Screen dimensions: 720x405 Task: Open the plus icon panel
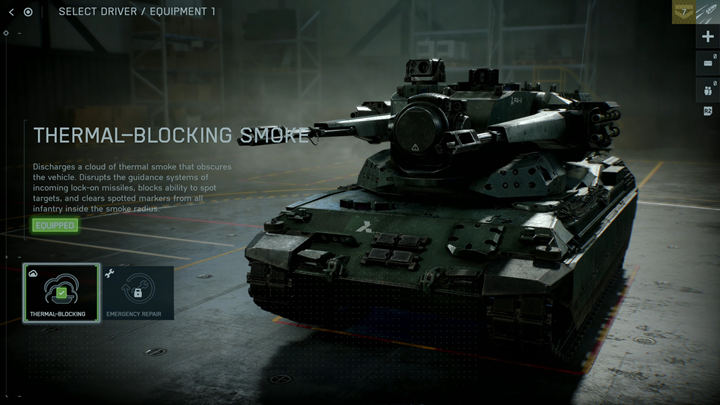(708, 37)
